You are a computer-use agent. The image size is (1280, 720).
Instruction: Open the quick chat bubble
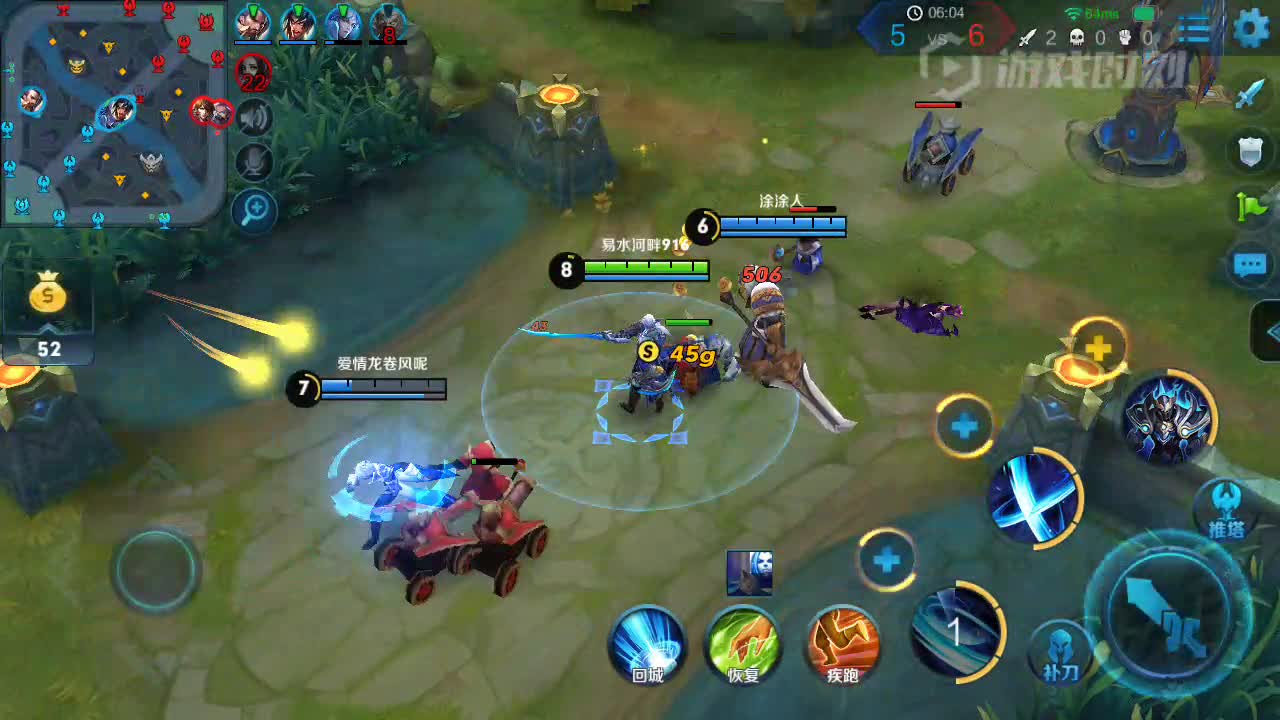(1250, 265)
